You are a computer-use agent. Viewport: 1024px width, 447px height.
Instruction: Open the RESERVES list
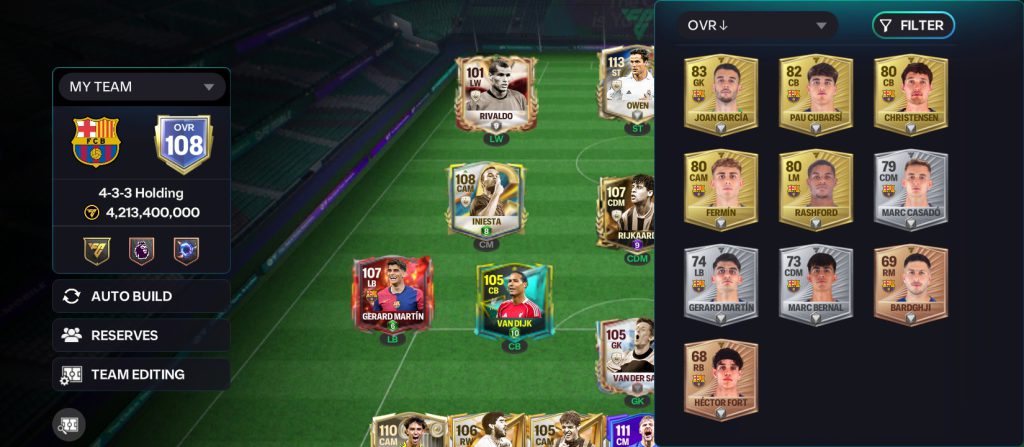coord(141,335)
